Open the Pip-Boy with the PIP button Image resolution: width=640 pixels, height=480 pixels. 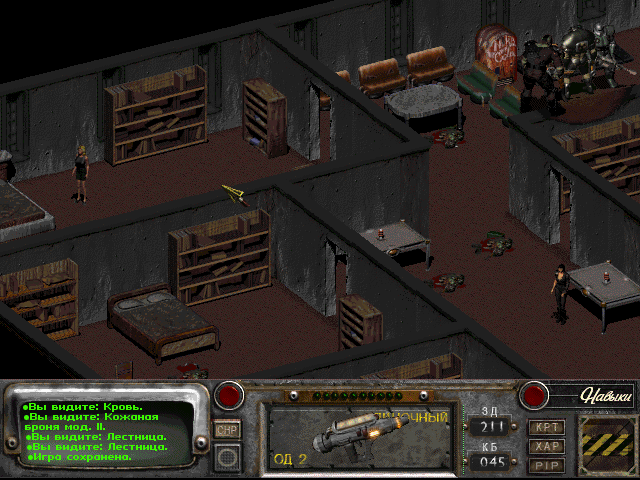(547, 464)
